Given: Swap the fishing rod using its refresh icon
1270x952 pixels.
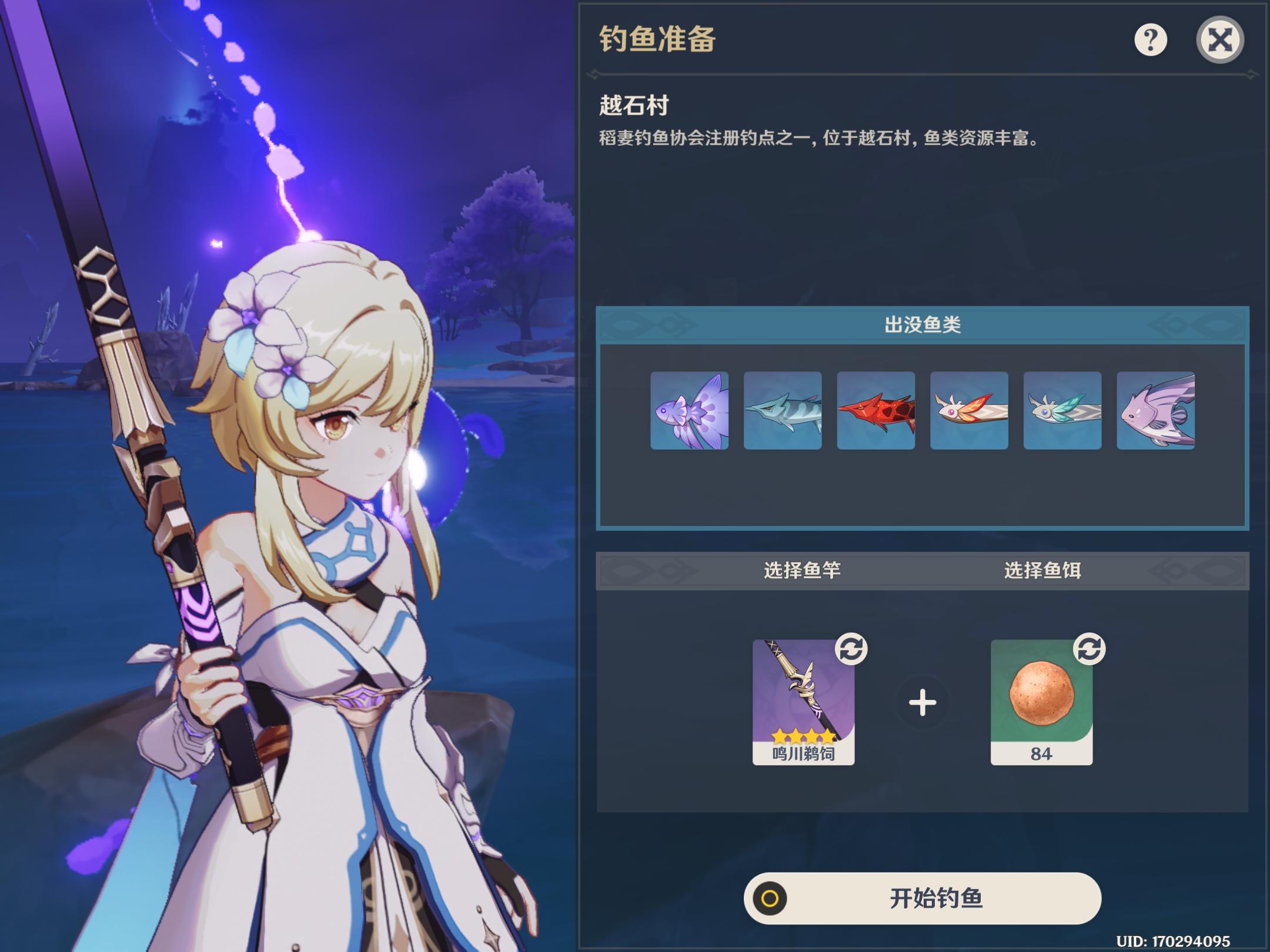Looking at the screenshot, I should 851,649.
